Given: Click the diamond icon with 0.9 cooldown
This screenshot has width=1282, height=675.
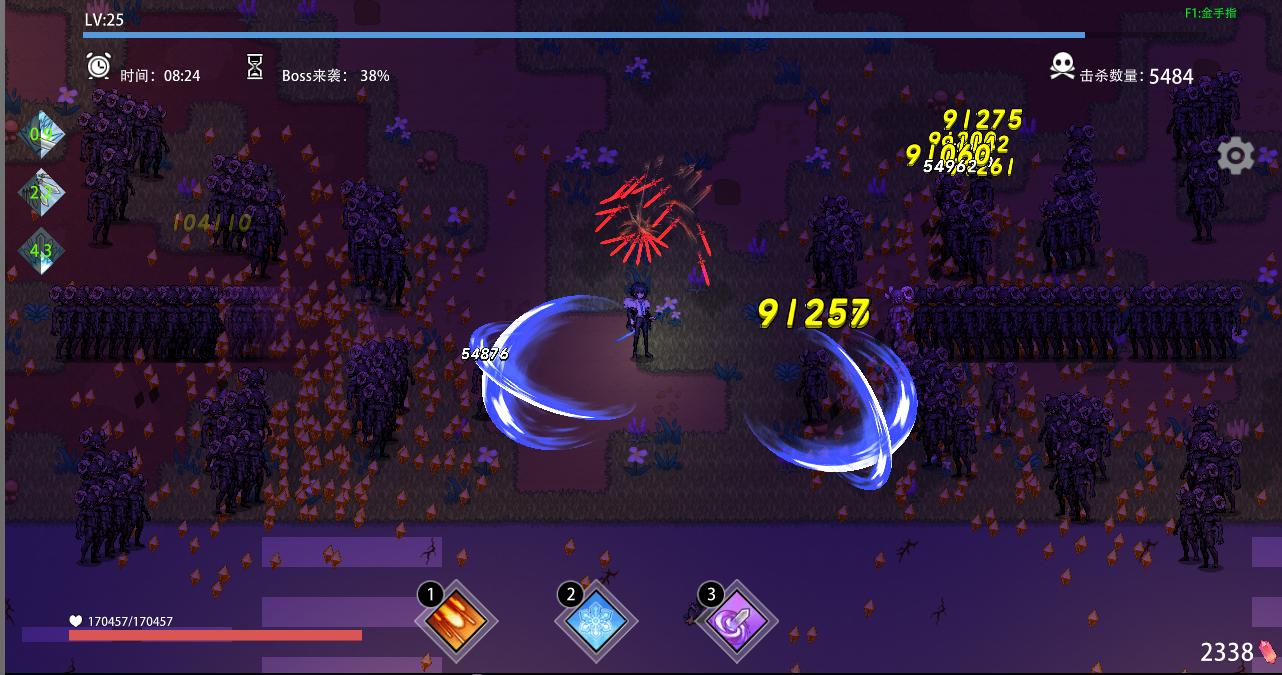Looking at the screenshot, I should point(42,134).
